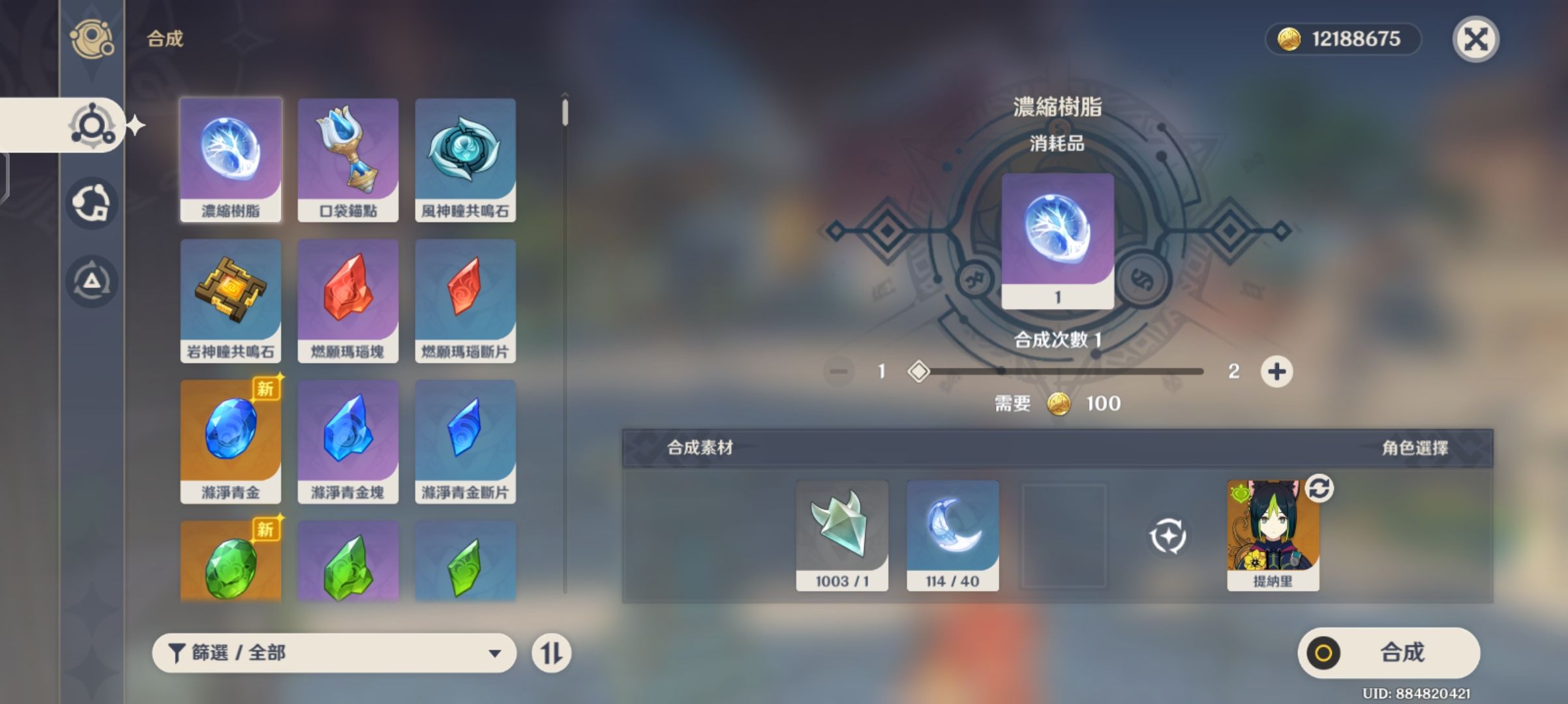Click the craft count slider handle
This screenshot has width=1568, height=704.
pyautogui.click(x=920, y=371)
